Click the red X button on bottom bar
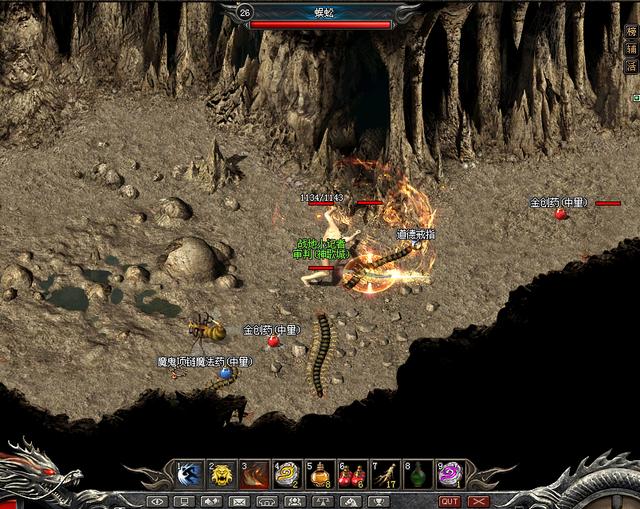The height and width of the screenshot is (509, 640). pyautogui.click(x=479, y=501)
